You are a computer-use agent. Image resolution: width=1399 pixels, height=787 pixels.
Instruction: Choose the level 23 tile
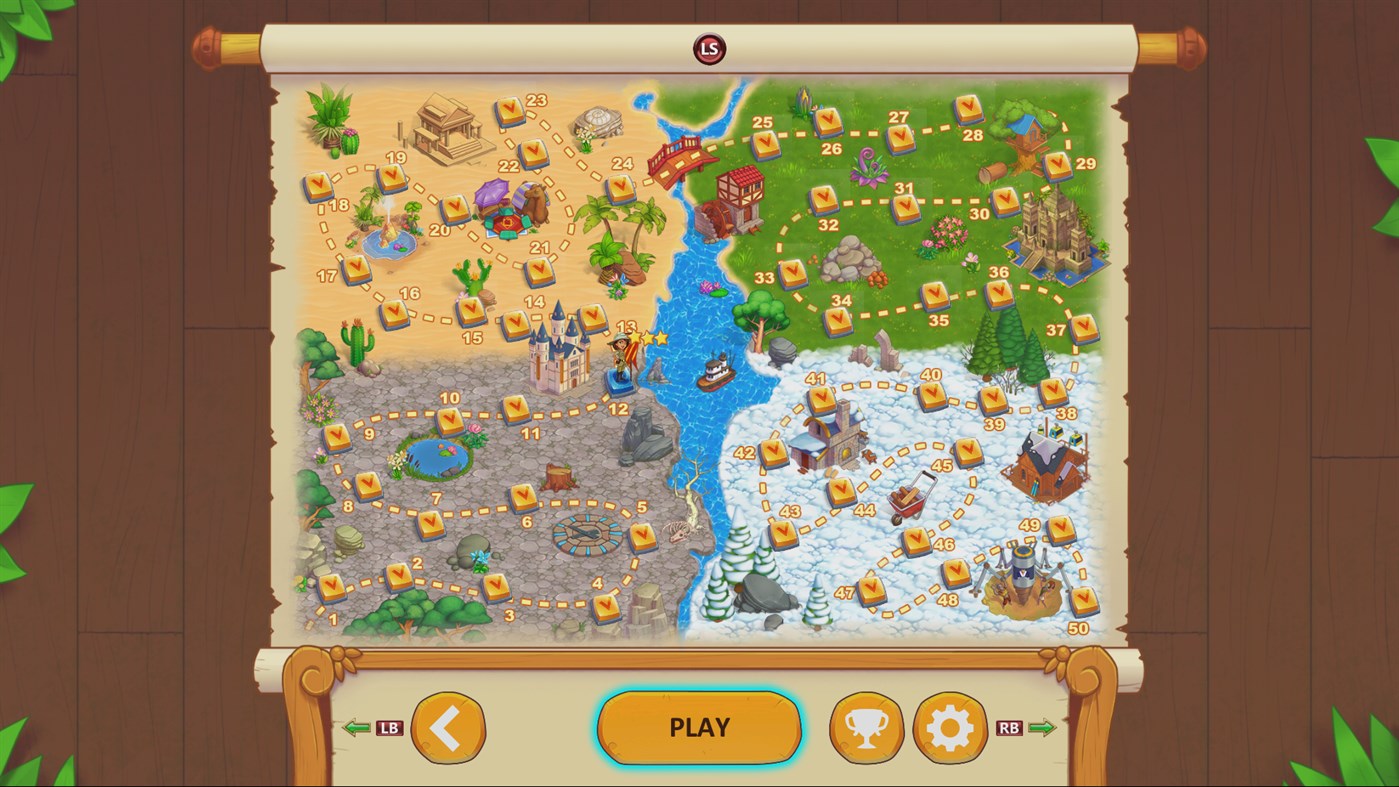point(511,111)
